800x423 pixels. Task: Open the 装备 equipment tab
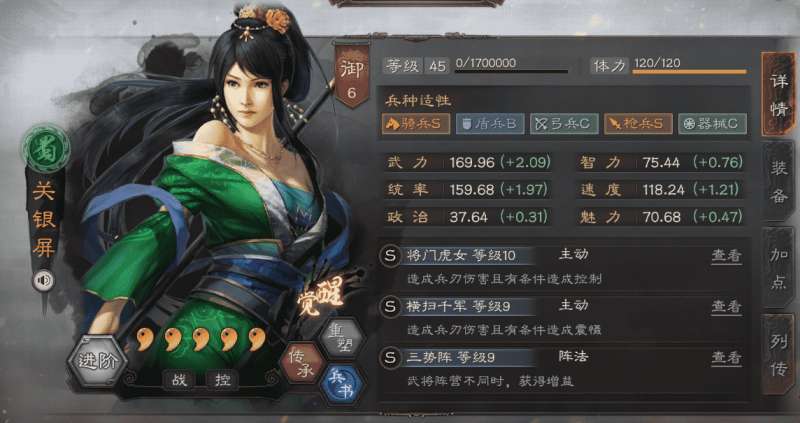(778, 180)
